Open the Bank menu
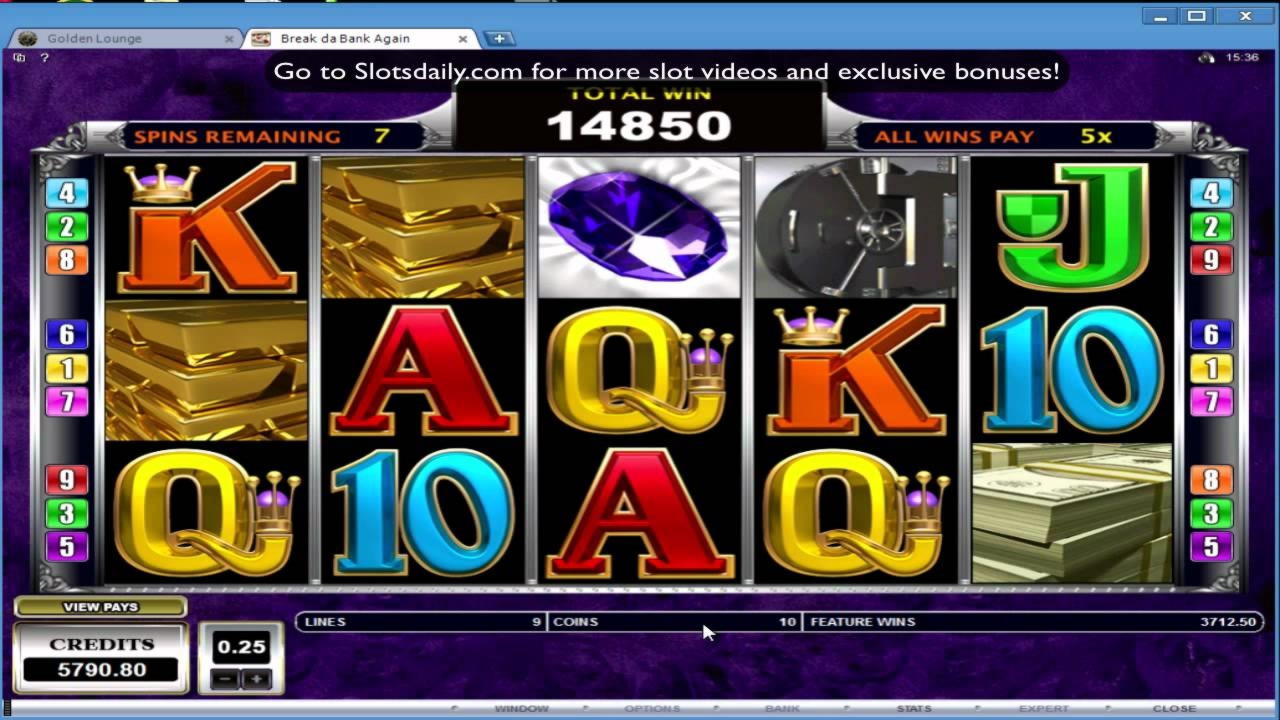Image resolution: width=1280 pixels, height=720 pixels. 782,709
